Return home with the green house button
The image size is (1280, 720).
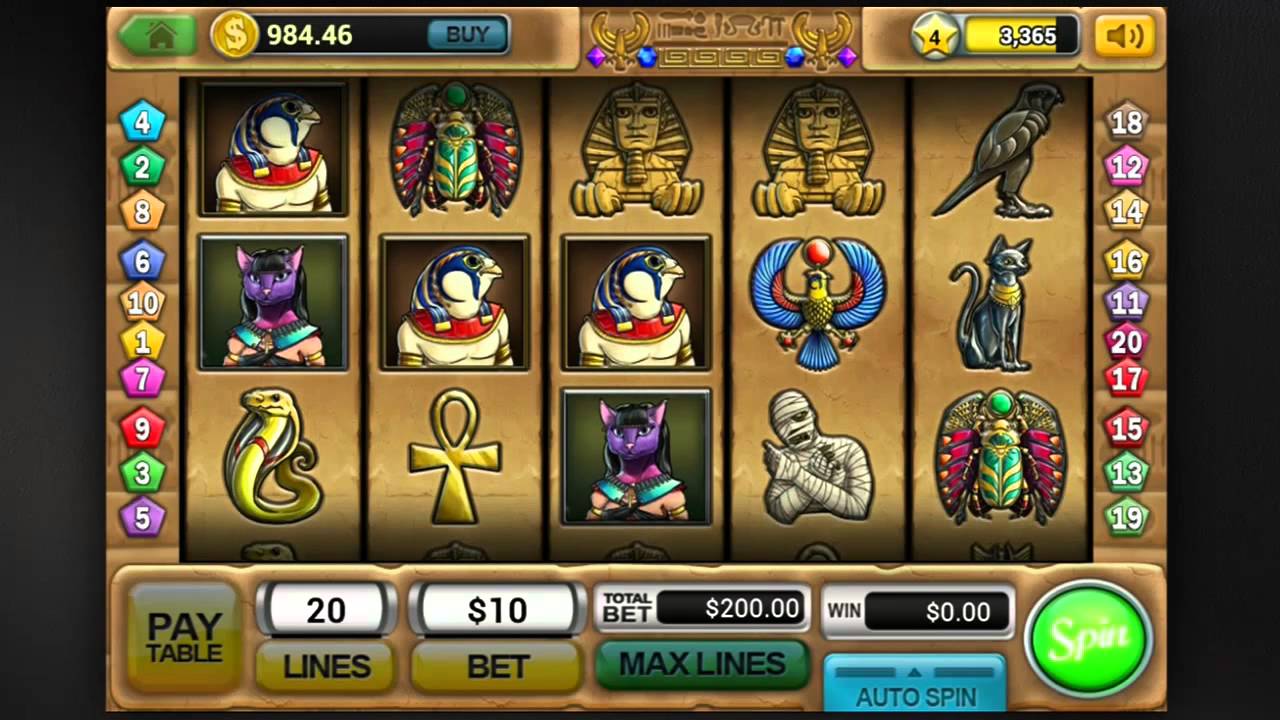[159, 35]
